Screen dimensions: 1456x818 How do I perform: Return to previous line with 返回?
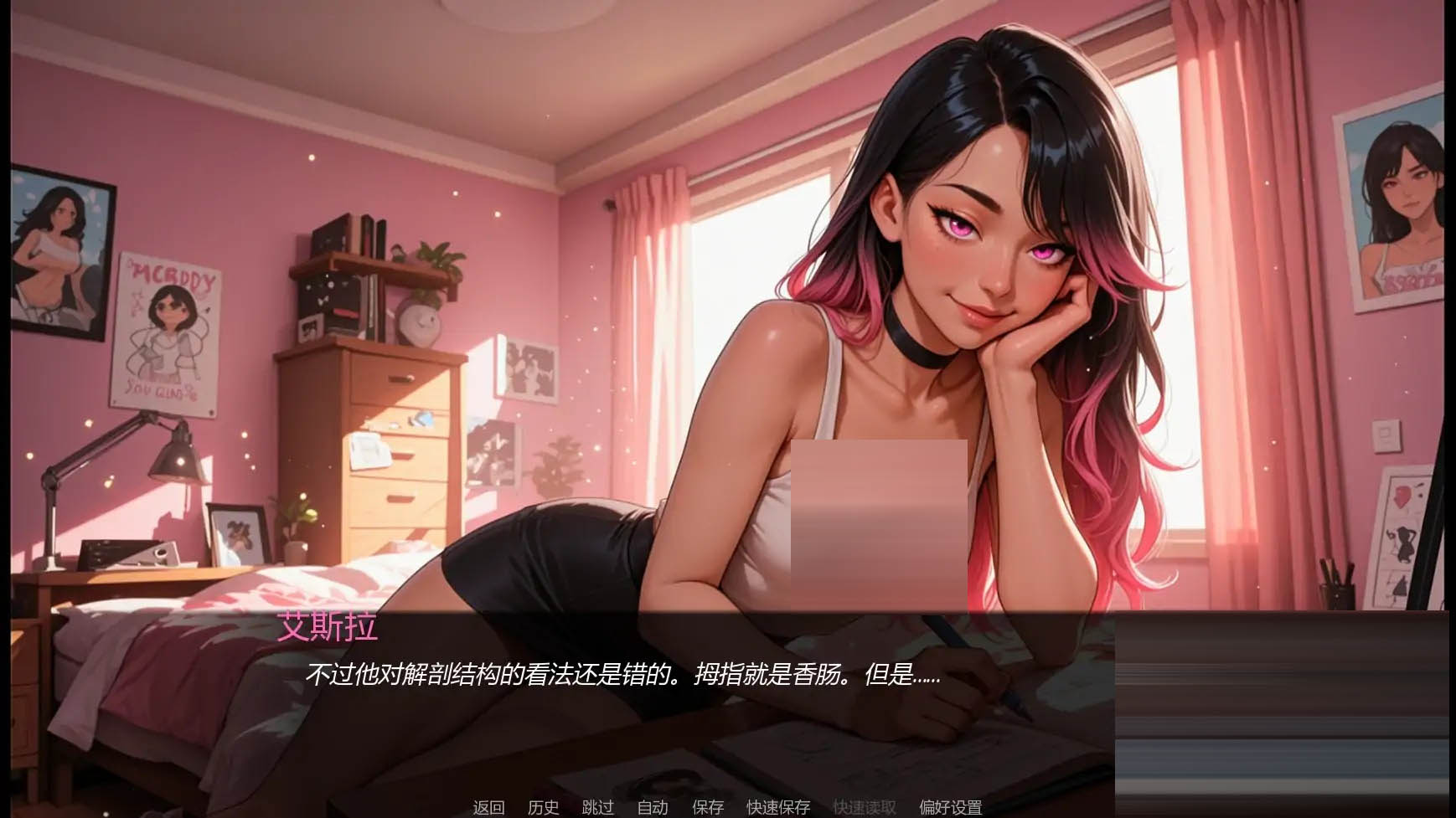489,808
